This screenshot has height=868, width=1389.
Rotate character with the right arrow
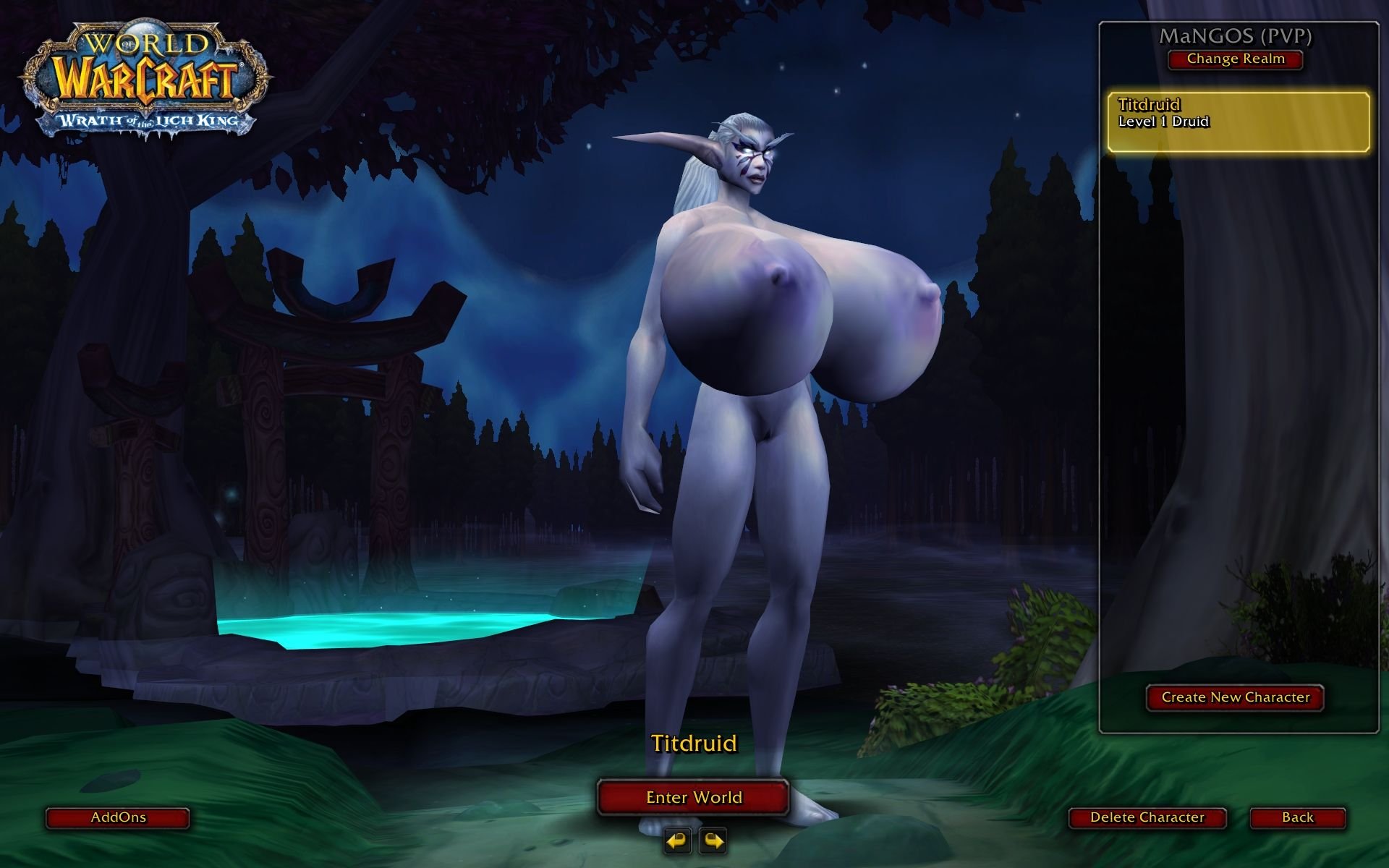[x=713, y=841]
